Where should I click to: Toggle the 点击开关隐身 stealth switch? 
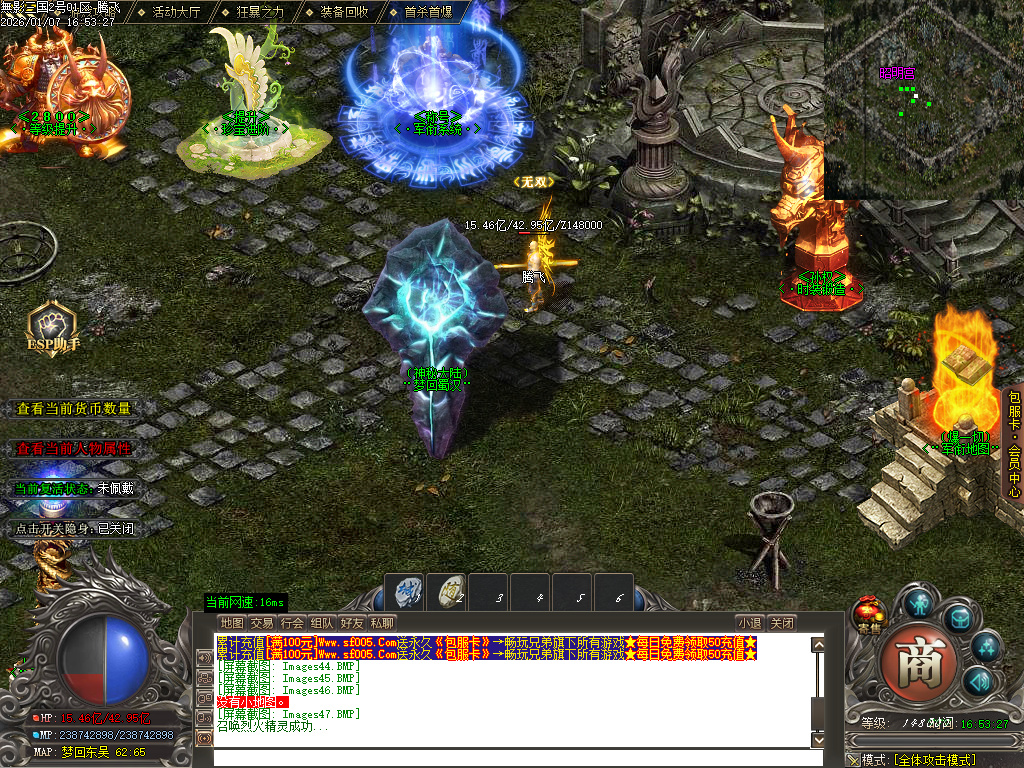click(x=73, y=528)
